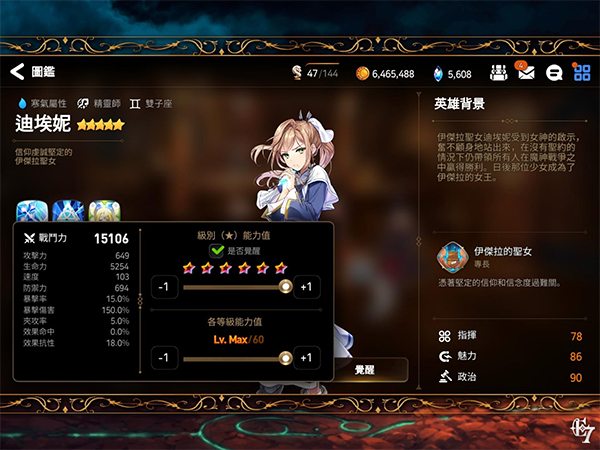Viewport: 600px width, 450px height.
Task: Open the blue grid main menu
Action: pyautogui.click(x=581, y=73)
